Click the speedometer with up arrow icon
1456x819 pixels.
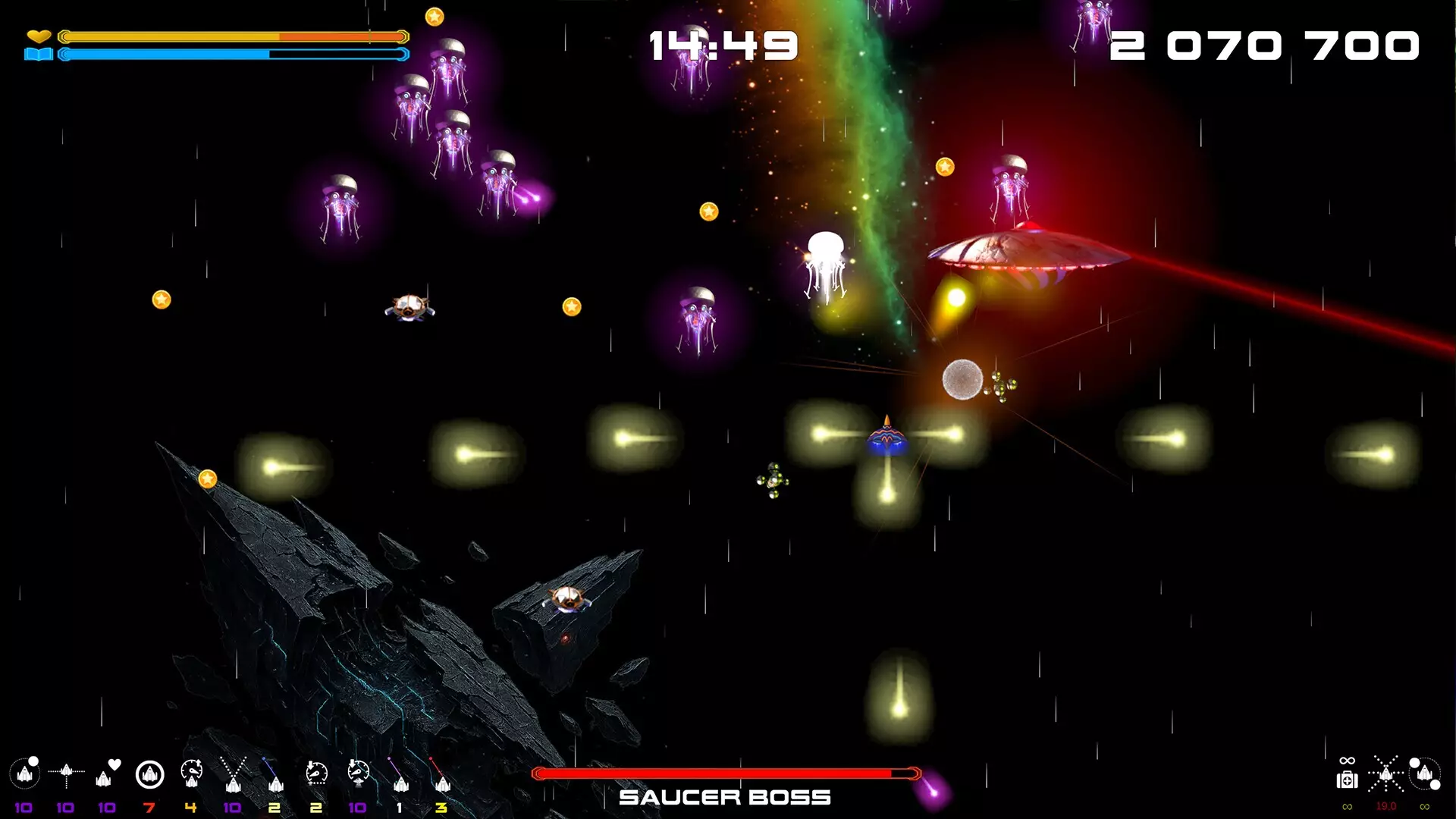pos(191,774)
